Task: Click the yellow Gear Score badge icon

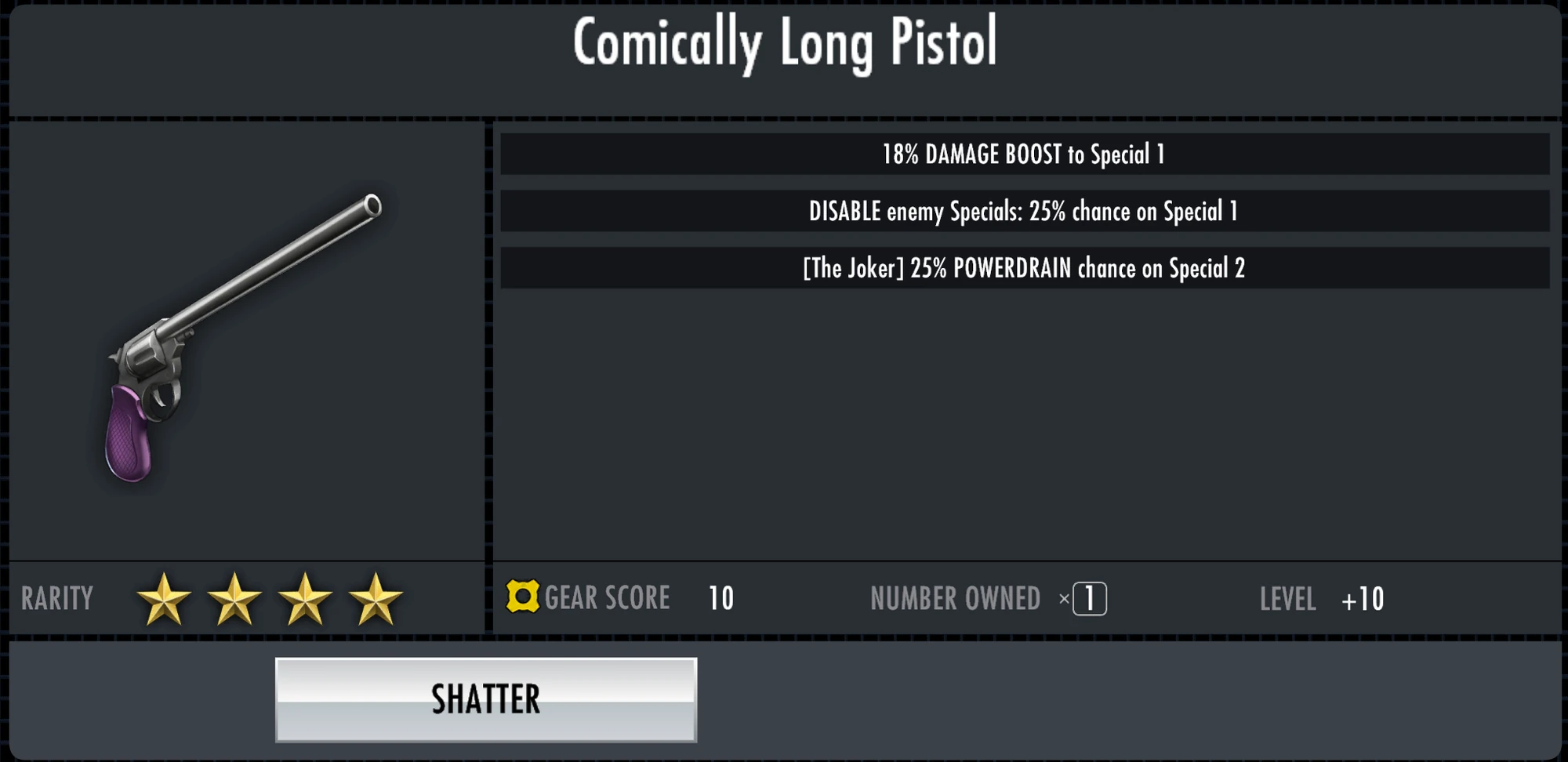Action: tap(523, 598)
